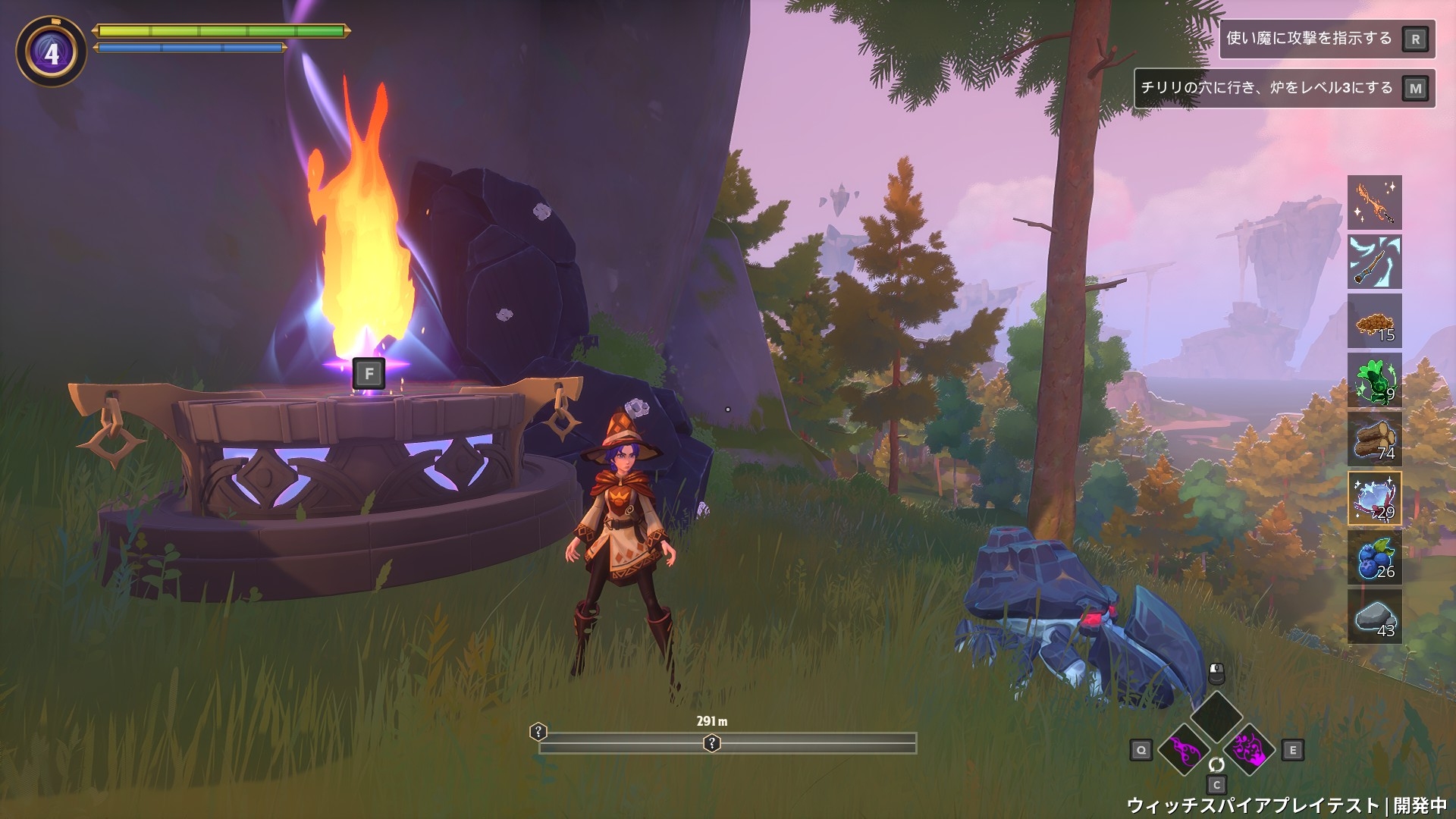Select the highlighted white flower slot
1456x819 pixels.
point(1374,498)
